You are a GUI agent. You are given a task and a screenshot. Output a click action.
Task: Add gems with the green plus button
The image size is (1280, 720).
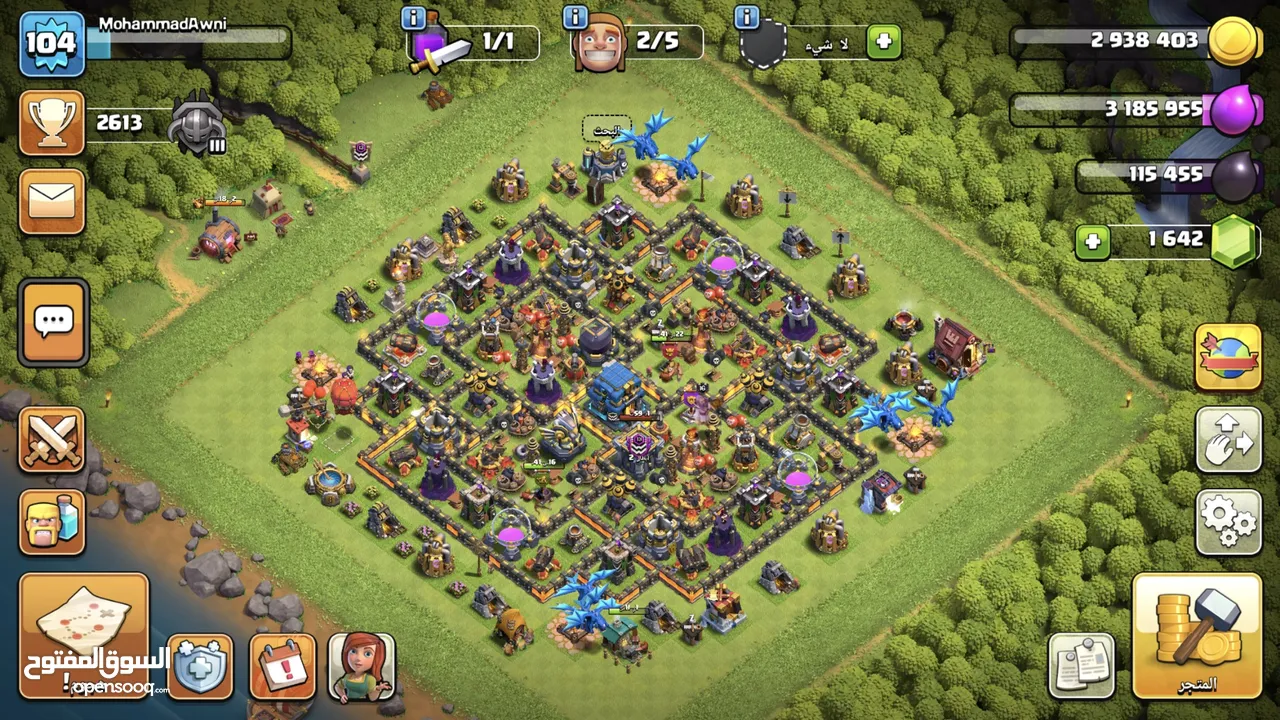(1093, 242)
